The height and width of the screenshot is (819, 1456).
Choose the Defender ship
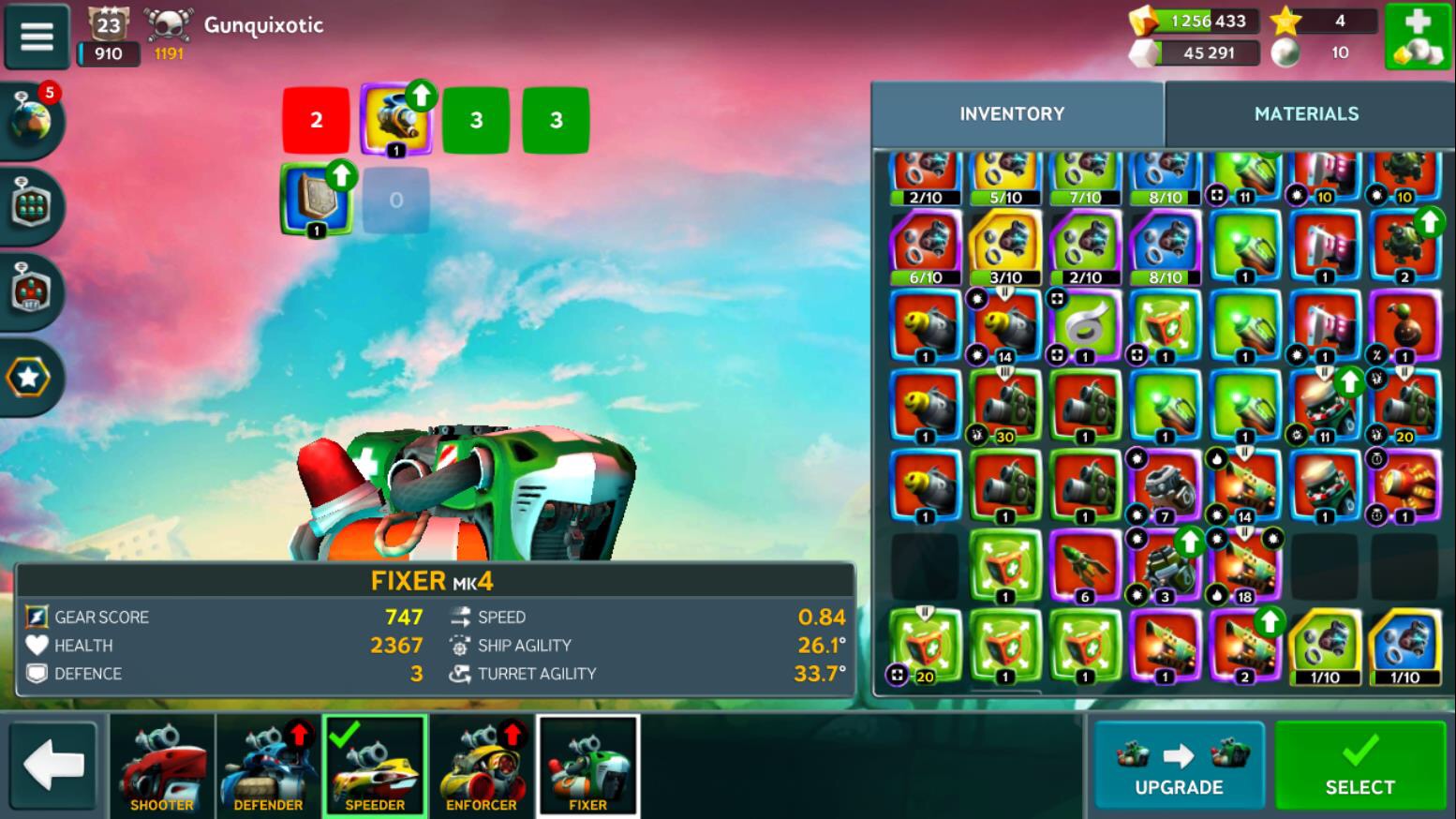click(x=268, y=765)
